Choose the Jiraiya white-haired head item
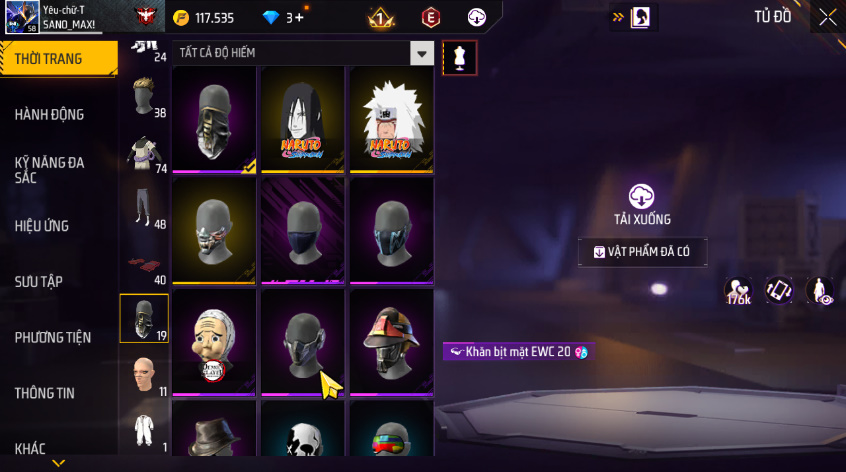846x472 pixels. [x=391, y=119]
